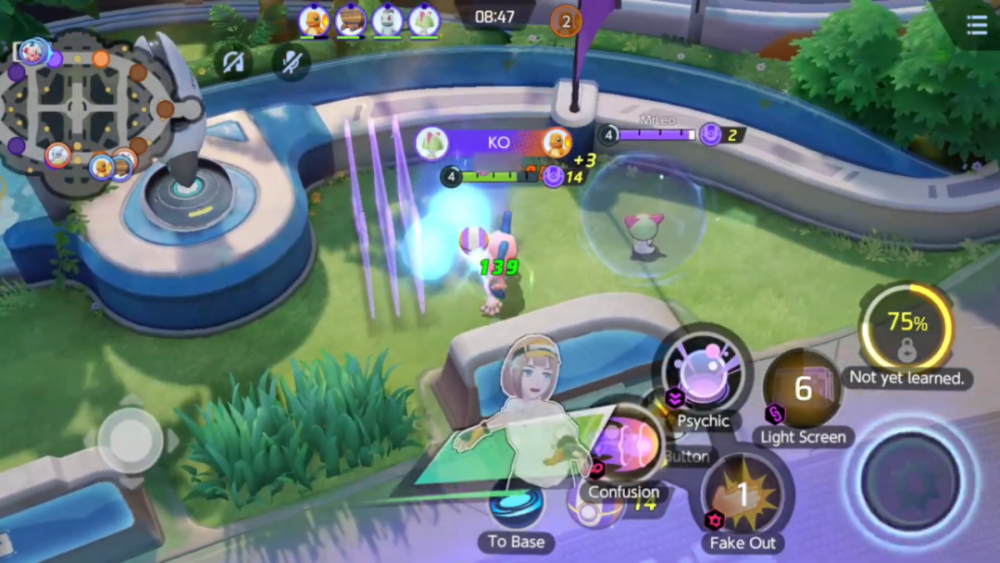Toggle the crossed-out speaker voice chat icon
This screenshot has height=563, width=1000.
pos(234,62)
